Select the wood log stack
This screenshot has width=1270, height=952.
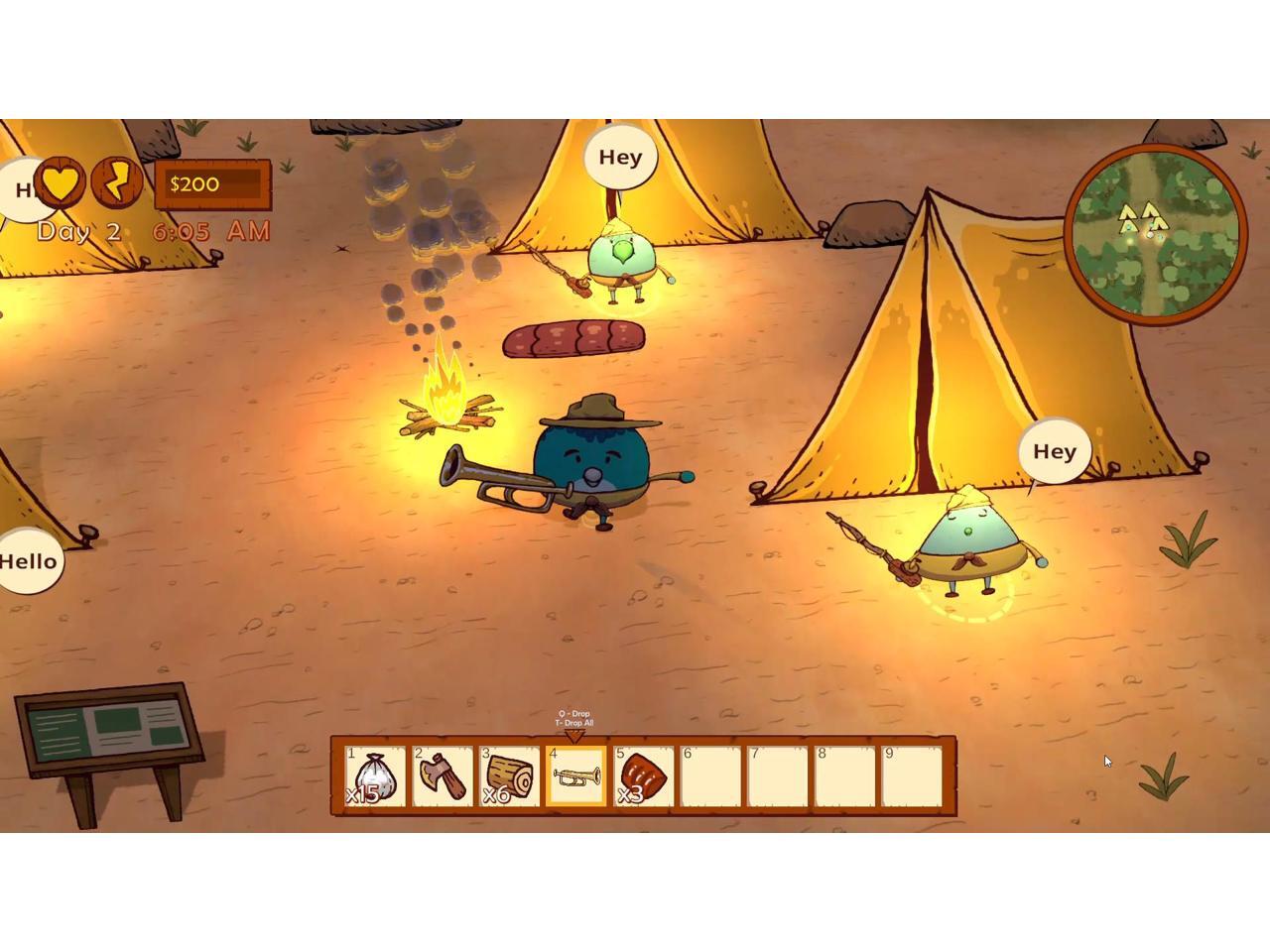click(510, 775)
